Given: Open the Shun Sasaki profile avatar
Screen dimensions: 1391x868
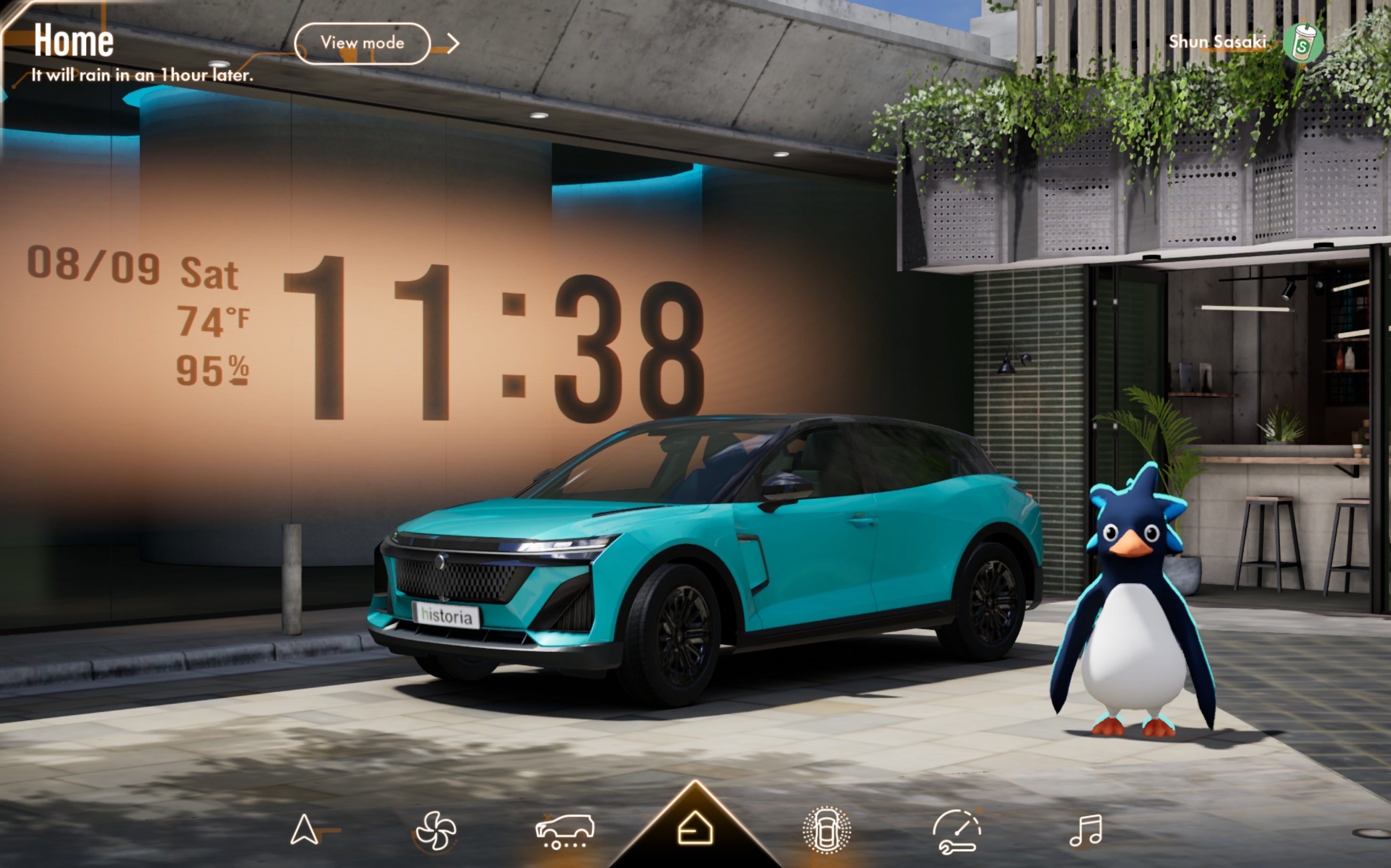Looking at the screenshot, I should coord(1303,43).
